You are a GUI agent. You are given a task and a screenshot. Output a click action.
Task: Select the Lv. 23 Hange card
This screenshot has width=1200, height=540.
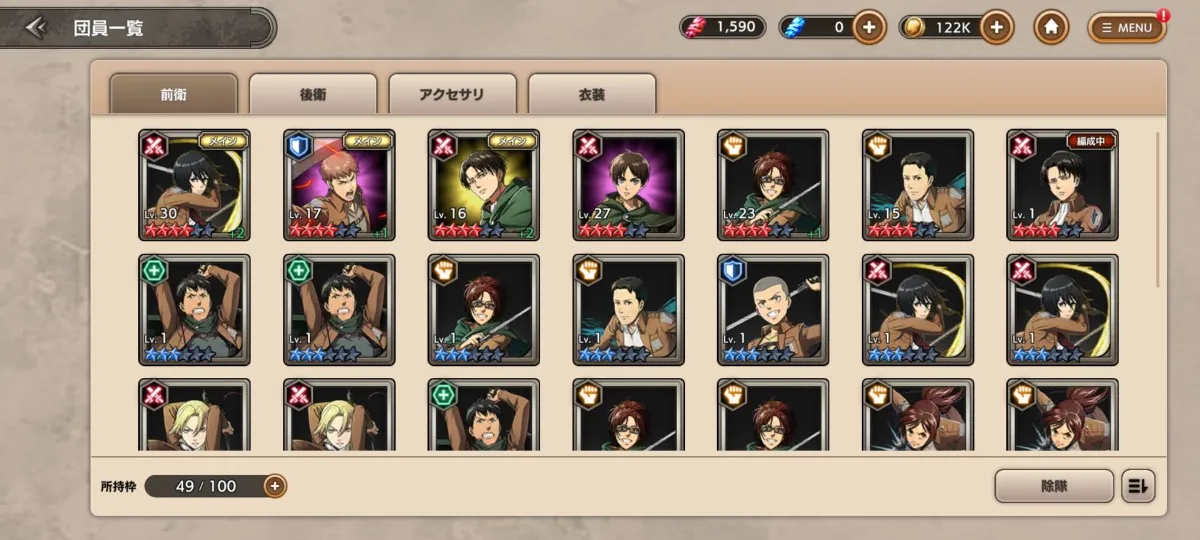click(x=773, y=185)
